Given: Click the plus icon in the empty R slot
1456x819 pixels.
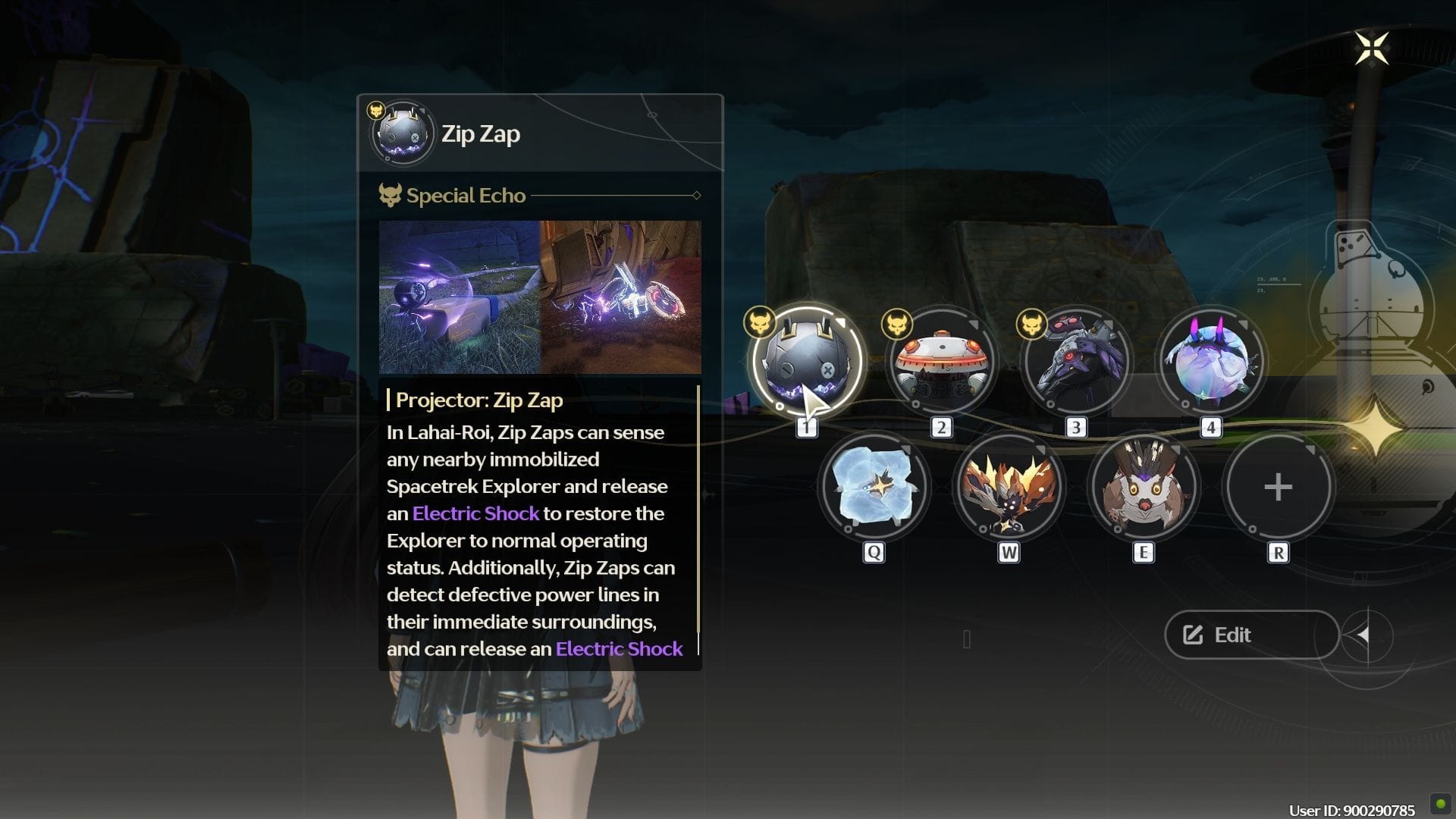Looking at the screenshot, I should pyautogui.click(x=1278, y=488).
